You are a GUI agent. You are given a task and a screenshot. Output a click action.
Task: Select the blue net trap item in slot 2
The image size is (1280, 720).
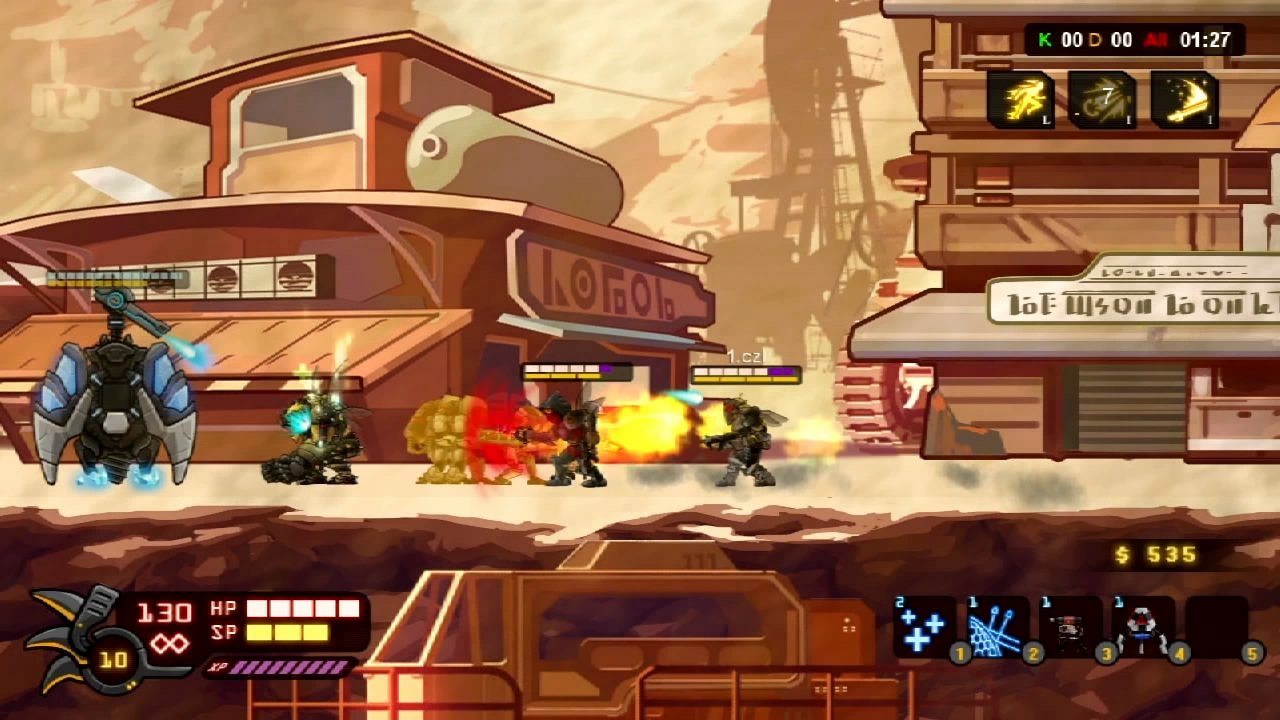[998, 628]
